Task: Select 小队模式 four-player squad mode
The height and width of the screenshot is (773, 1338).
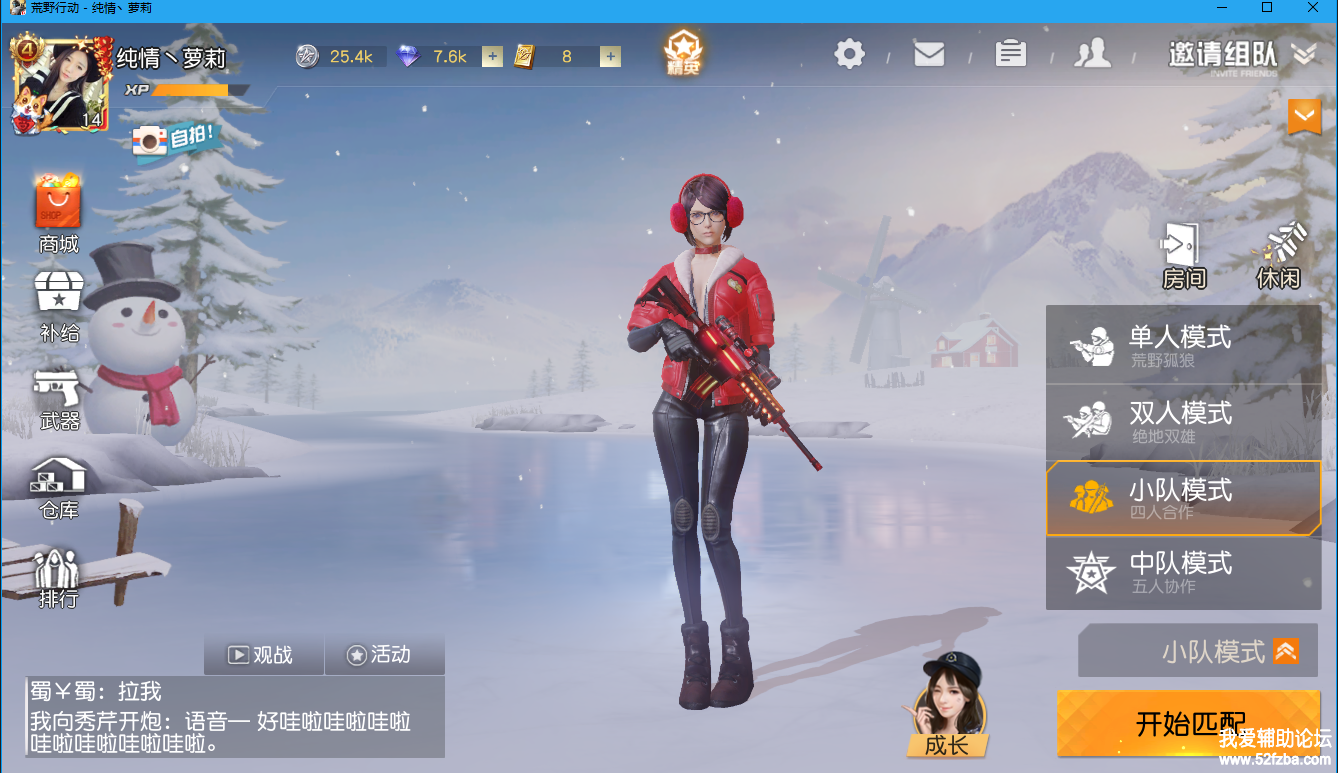Action: click(1183, 498)
